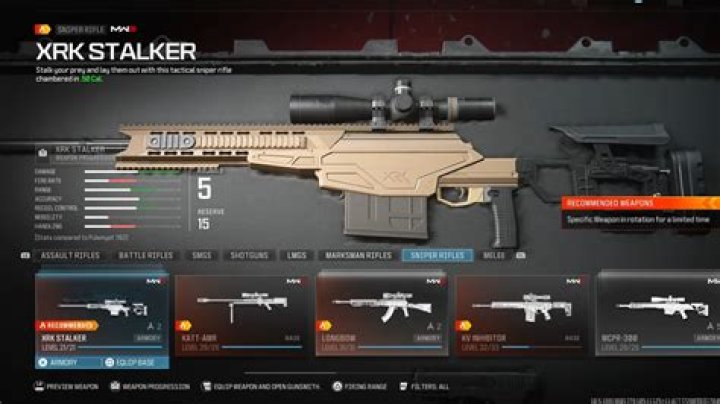Show the SMGs weapon category
The height and width of the screenshot is (404, 720).
[x=205, y=256]
